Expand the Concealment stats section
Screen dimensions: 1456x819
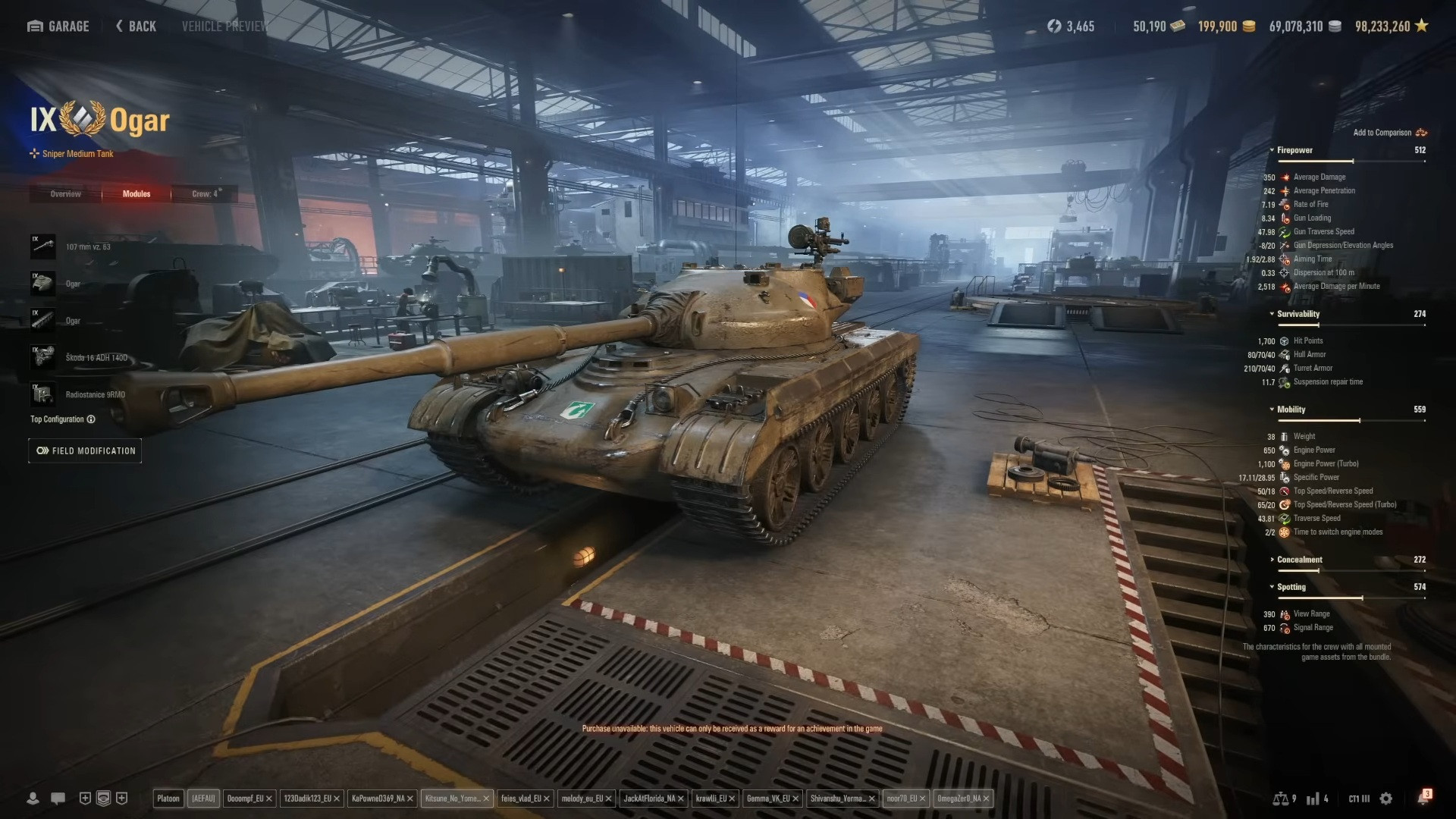pyautogui.click(x=1274, y=560)
